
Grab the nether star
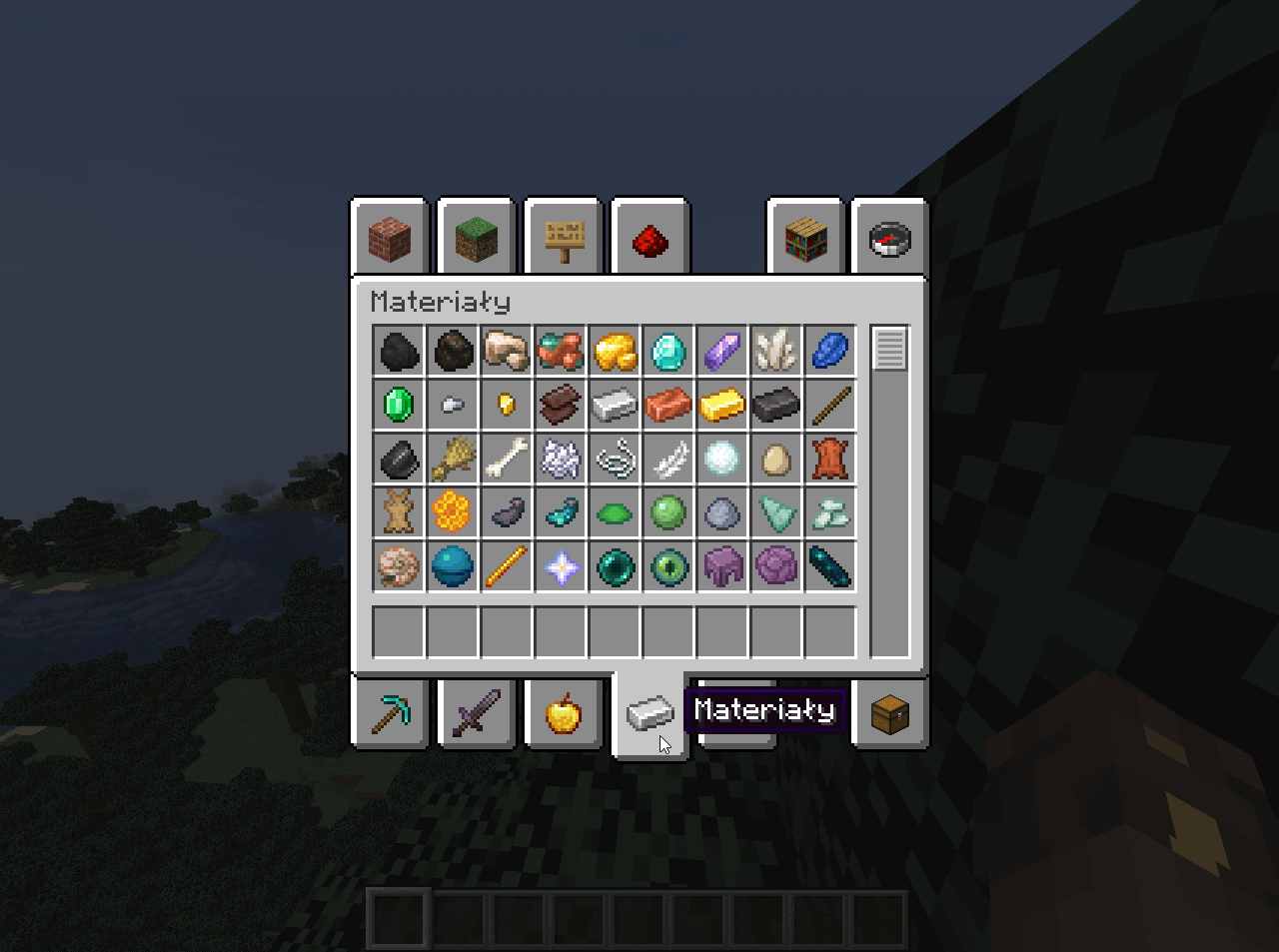pos(561,566)
